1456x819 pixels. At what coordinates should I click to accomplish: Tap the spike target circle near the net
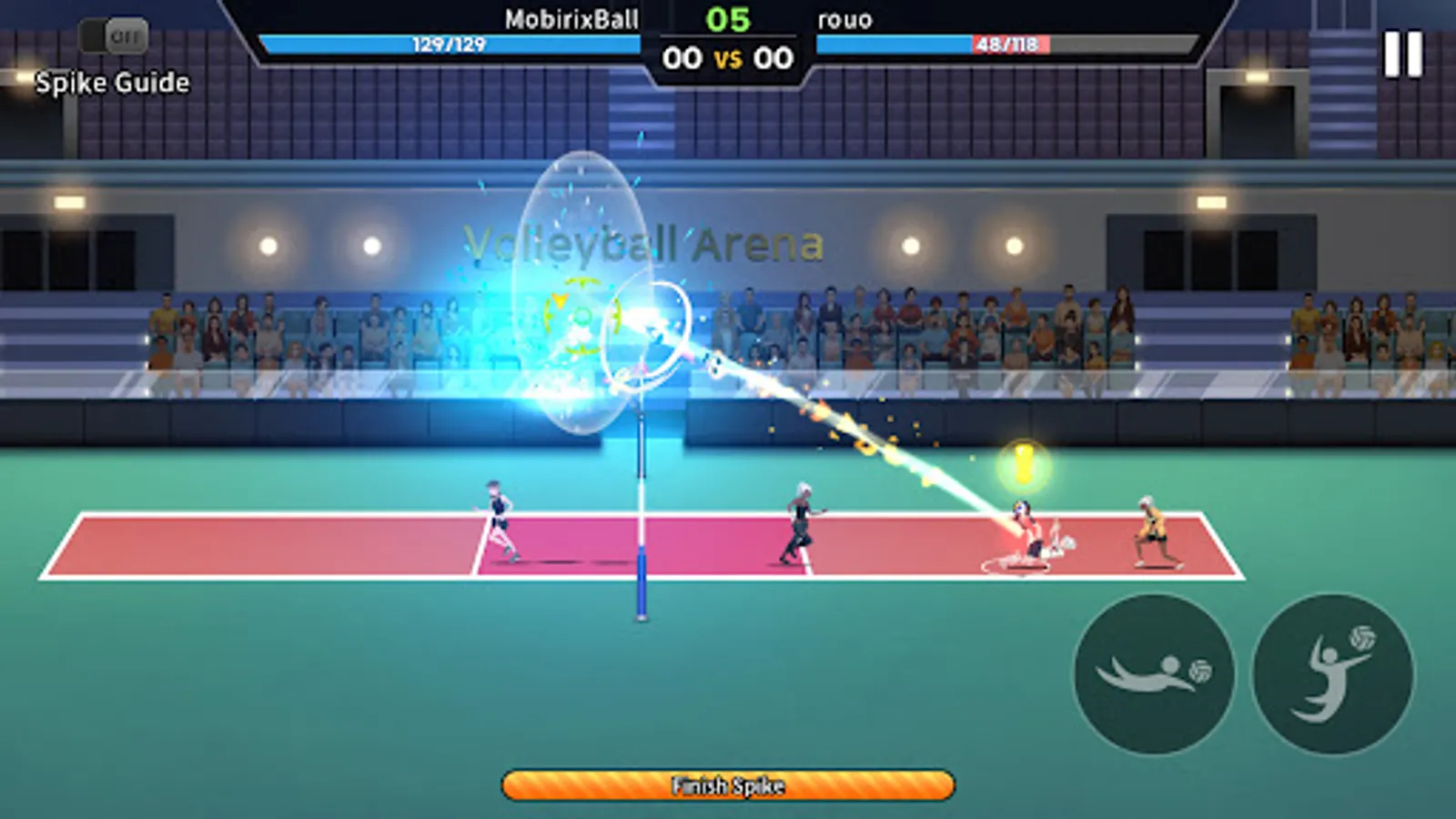click(x=648, y=332)
